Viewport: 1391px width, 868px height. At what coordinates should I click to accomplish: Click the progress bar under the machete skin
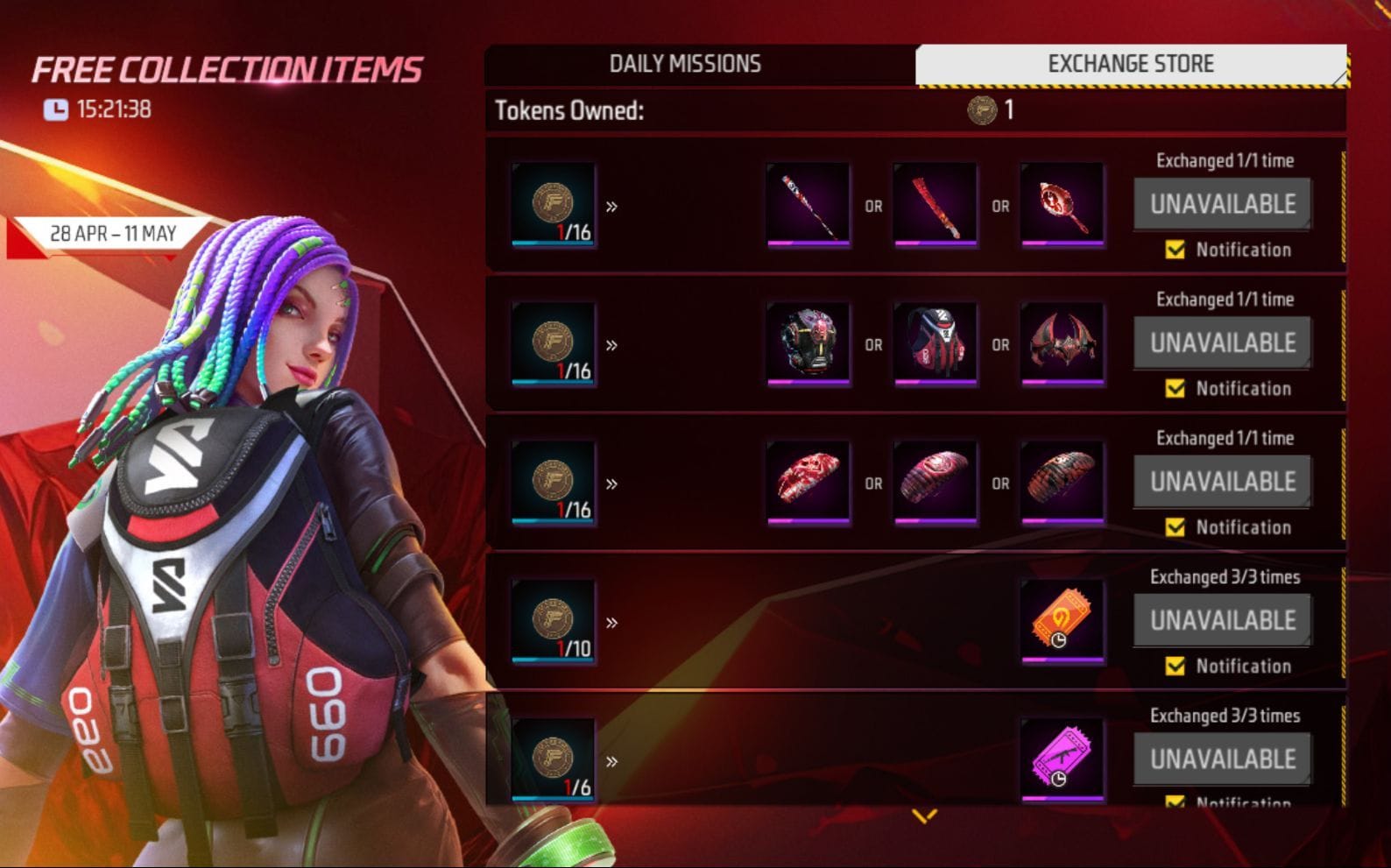(934, 242)
